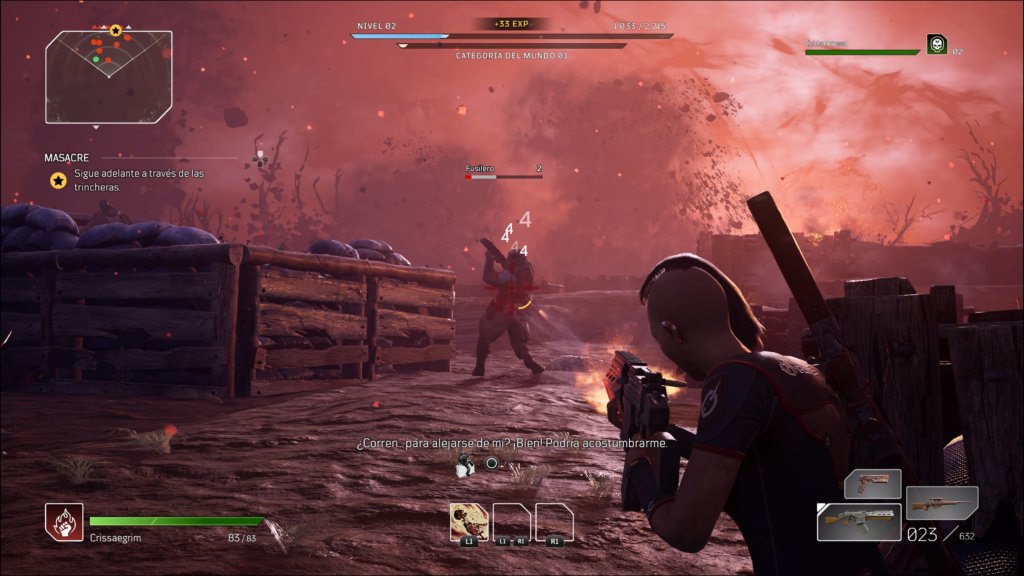
Task: Select the pistol sidearm slot
Action: click(872, 484)
